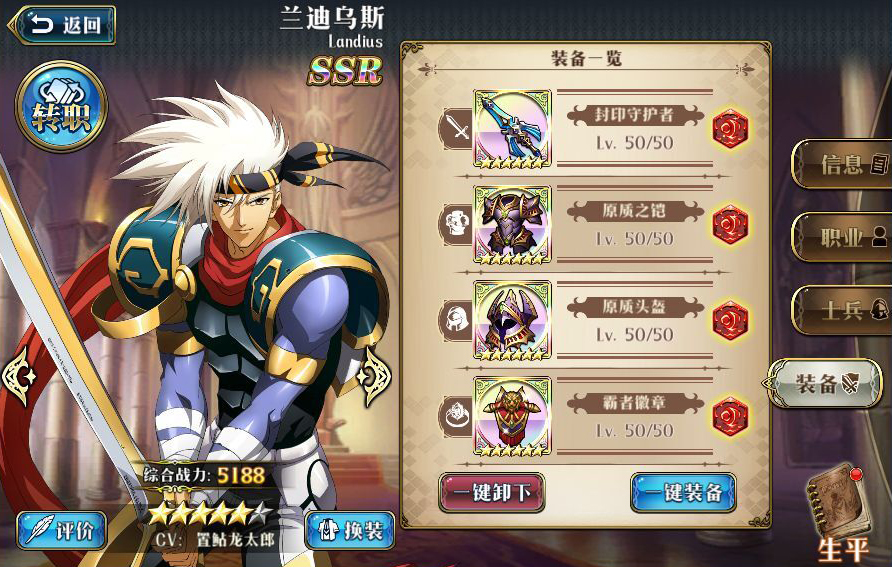Tap red enchant gem beside 霸者徽章
This screenshot has height=567, width=892.
point(731,417)
